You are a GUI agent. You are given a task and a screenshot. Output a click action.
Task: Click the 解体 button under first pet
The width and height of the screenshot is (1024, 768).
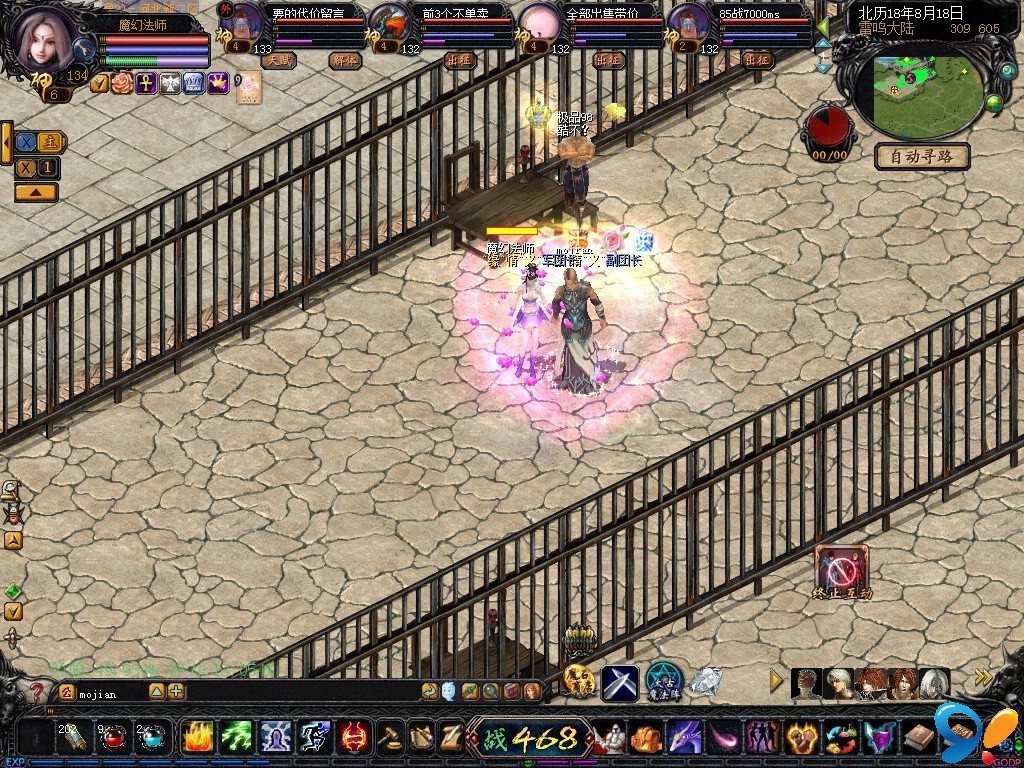(344, 60)
